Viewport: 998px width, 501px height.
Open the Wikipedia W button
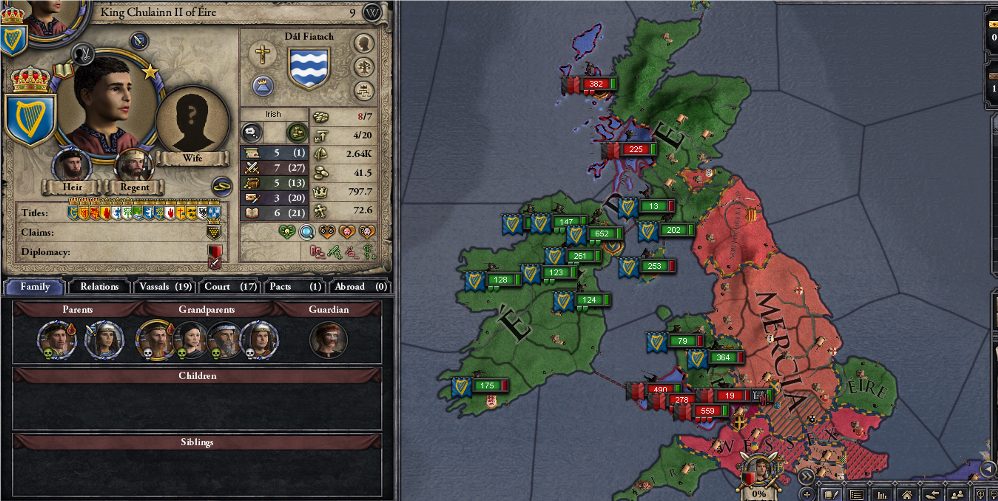(x=373, y=12)
